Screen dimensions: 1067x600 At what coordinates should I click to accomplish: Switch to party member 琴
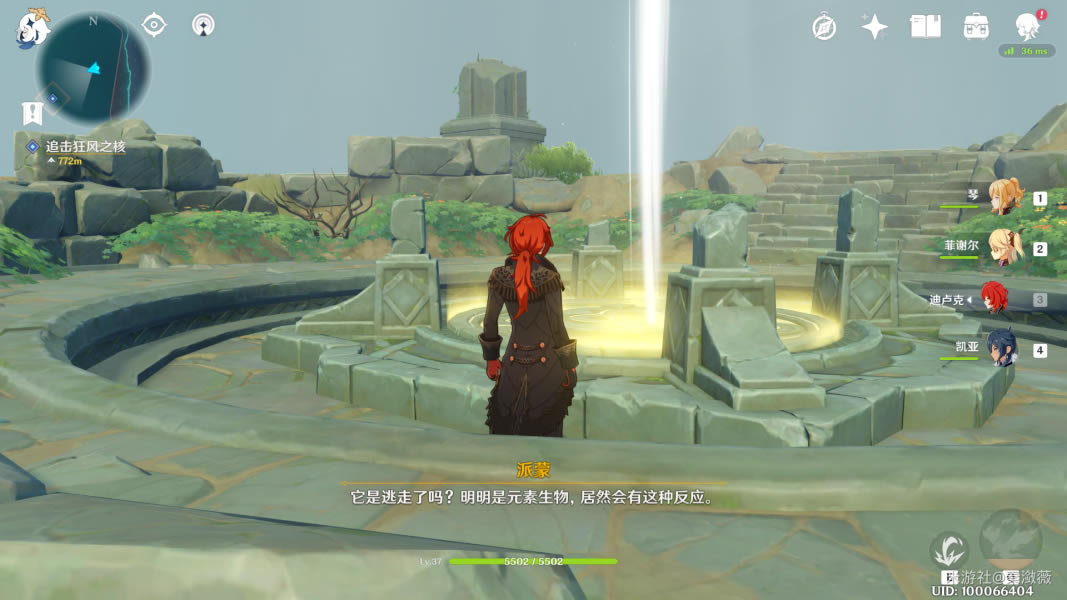1003,197
